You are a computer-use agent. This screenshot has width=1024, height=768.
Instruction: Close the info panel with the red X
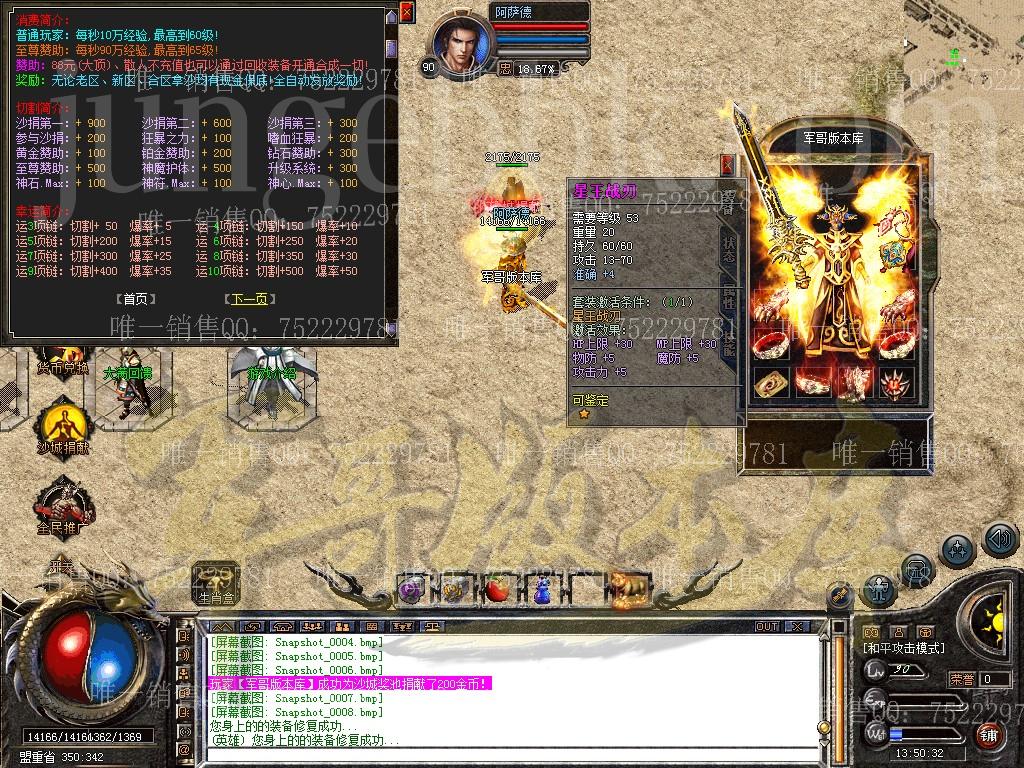tap(406, 12)
